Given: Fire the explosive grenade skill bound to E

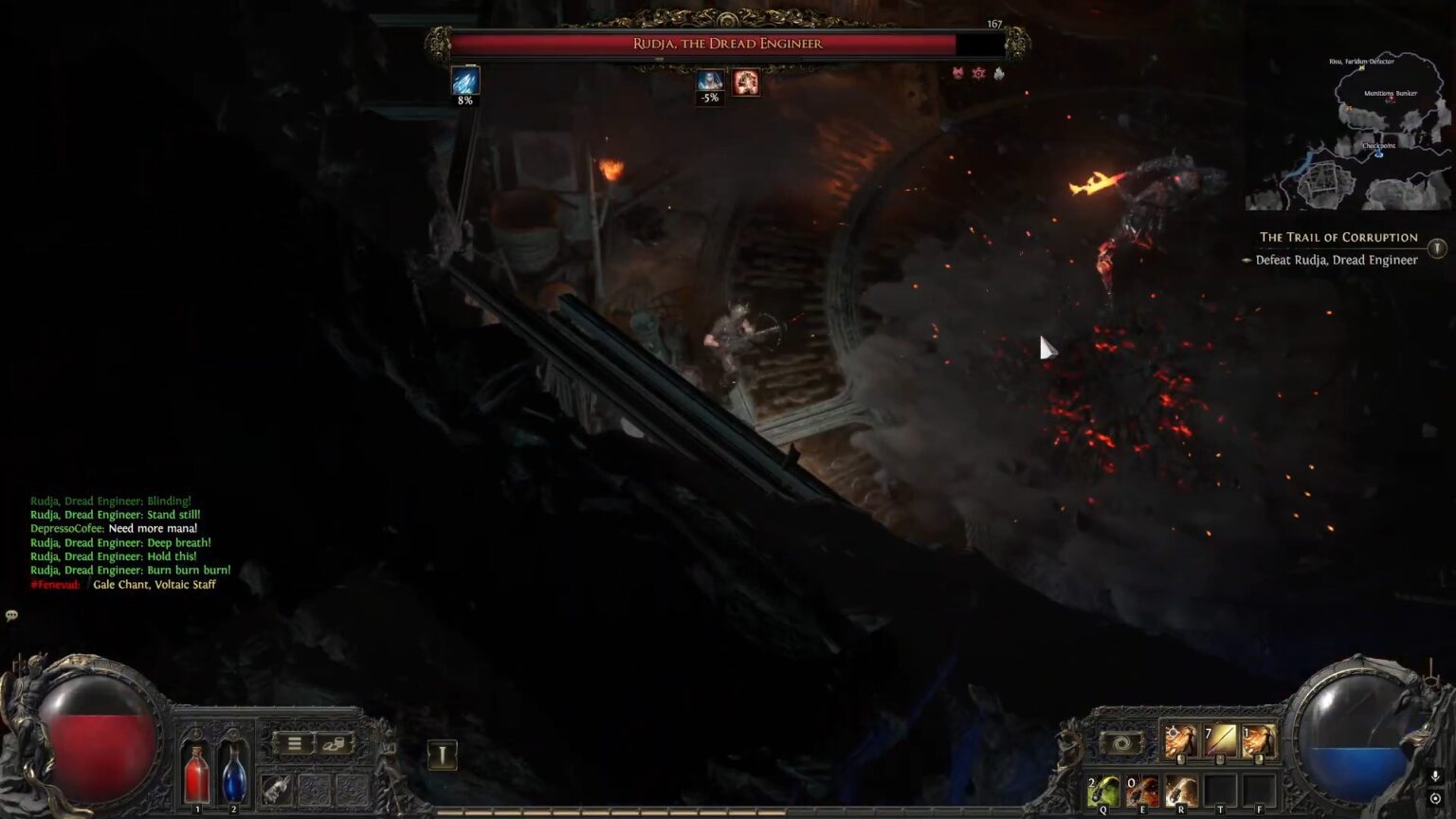Looking at the screenshot, I should [x=1143, y=791].
